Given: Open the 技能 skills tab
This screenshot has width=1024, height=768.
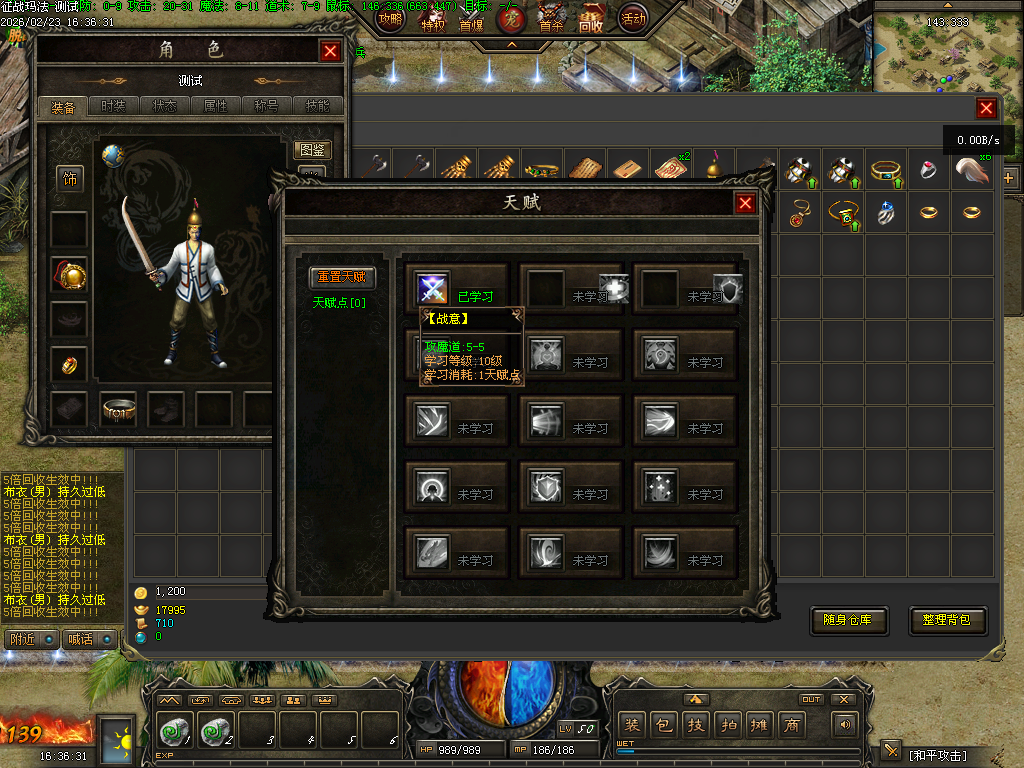Looking at the screenshot, I should pyautogui.click(x=318, y=106).
